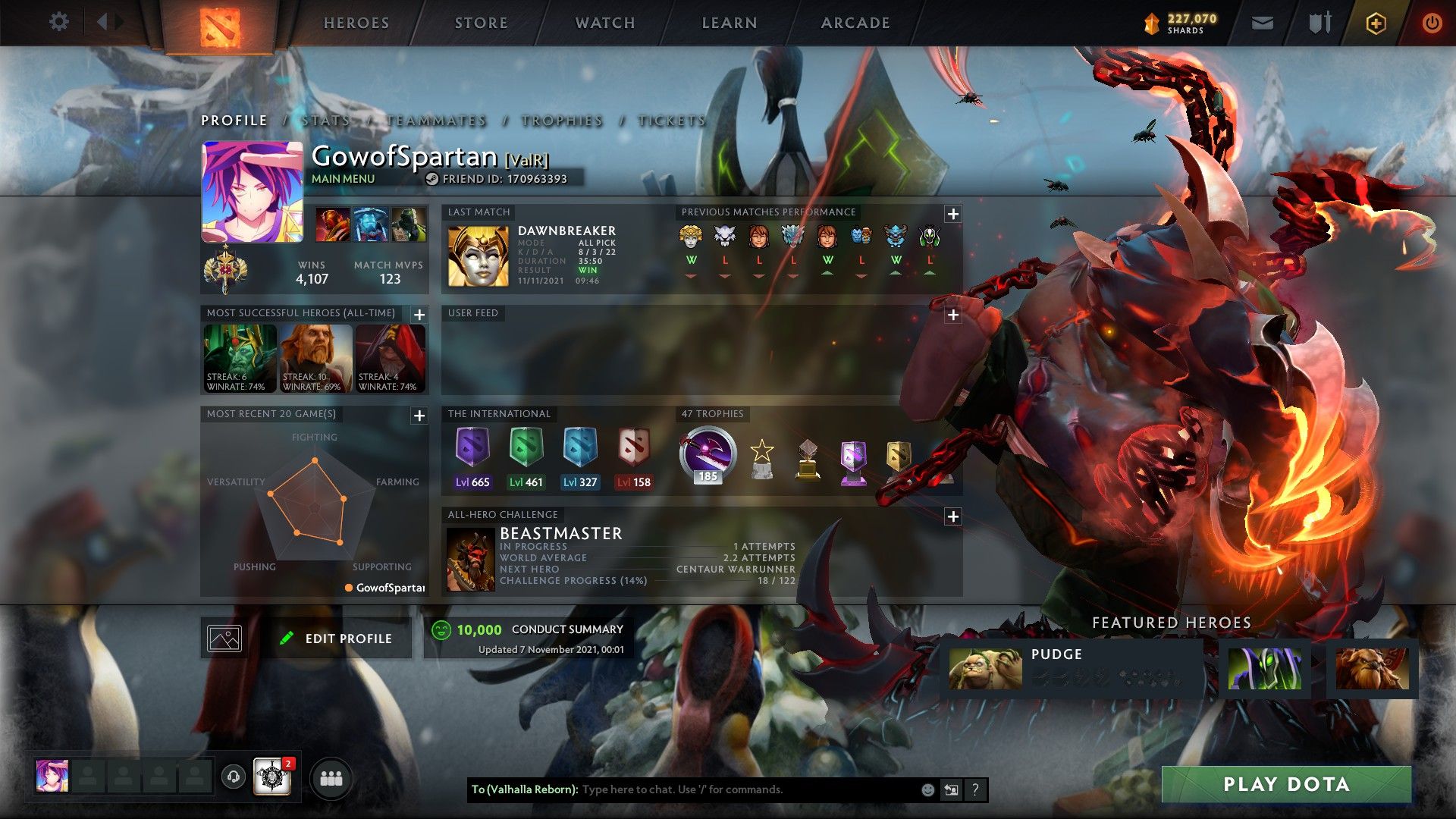This screenshot has height=819, width=1456.
Task: Switch to the Teammates profile tab
Action: coord(436,121)
